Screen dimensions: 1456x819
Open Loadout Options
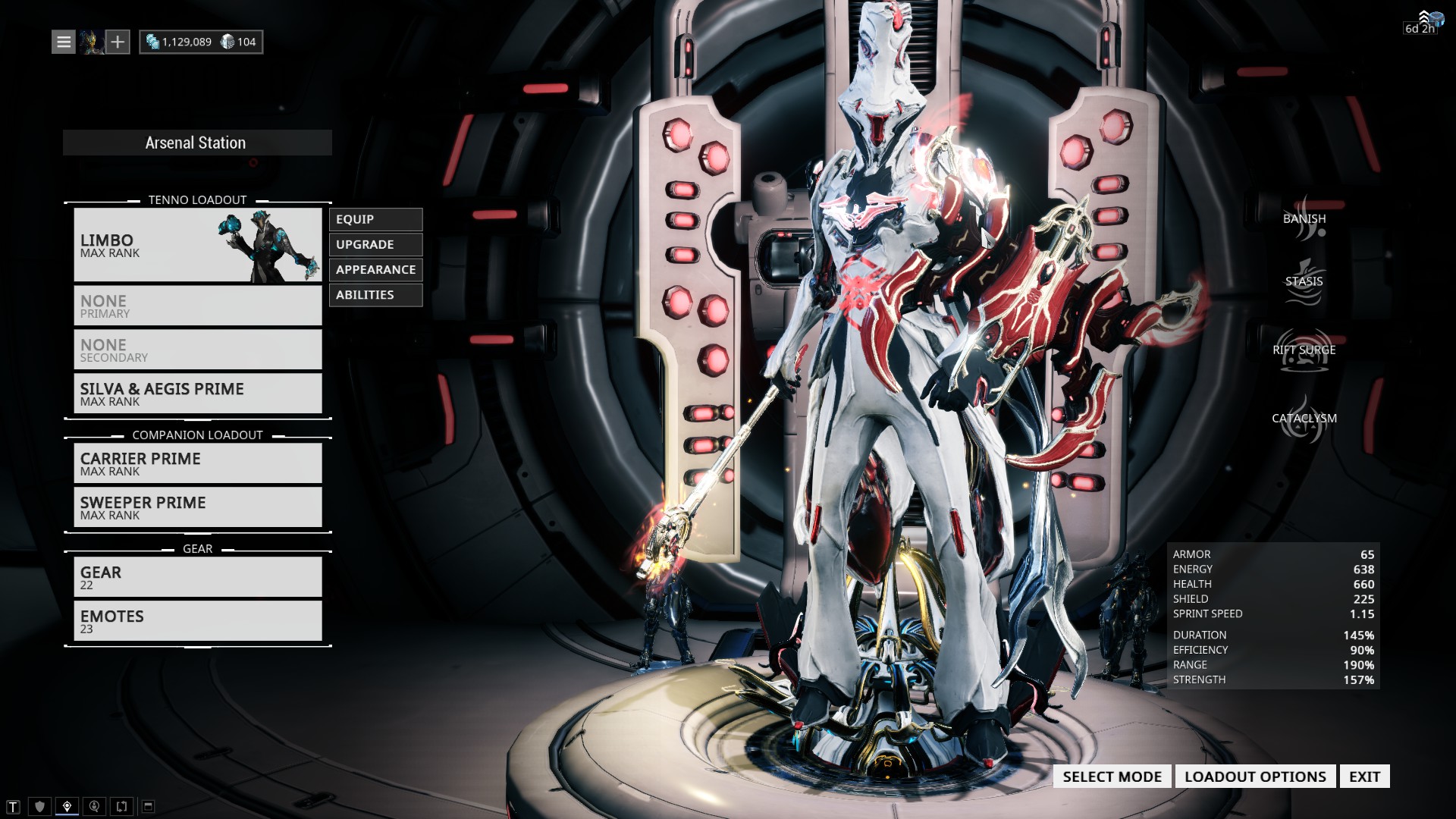click(x=1255, y=777)
